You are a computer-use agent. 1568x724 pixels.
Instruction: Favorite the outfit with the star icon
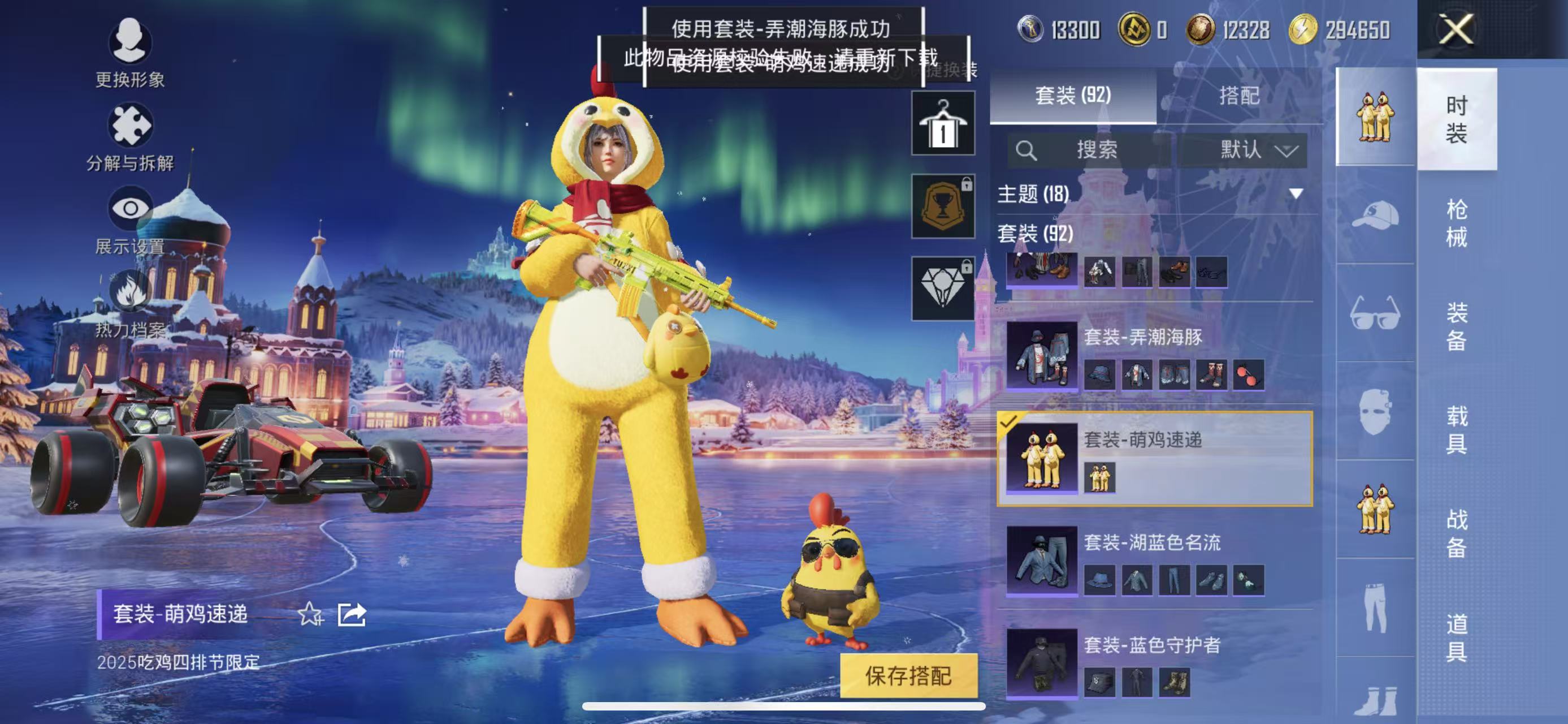click(310, 614)
